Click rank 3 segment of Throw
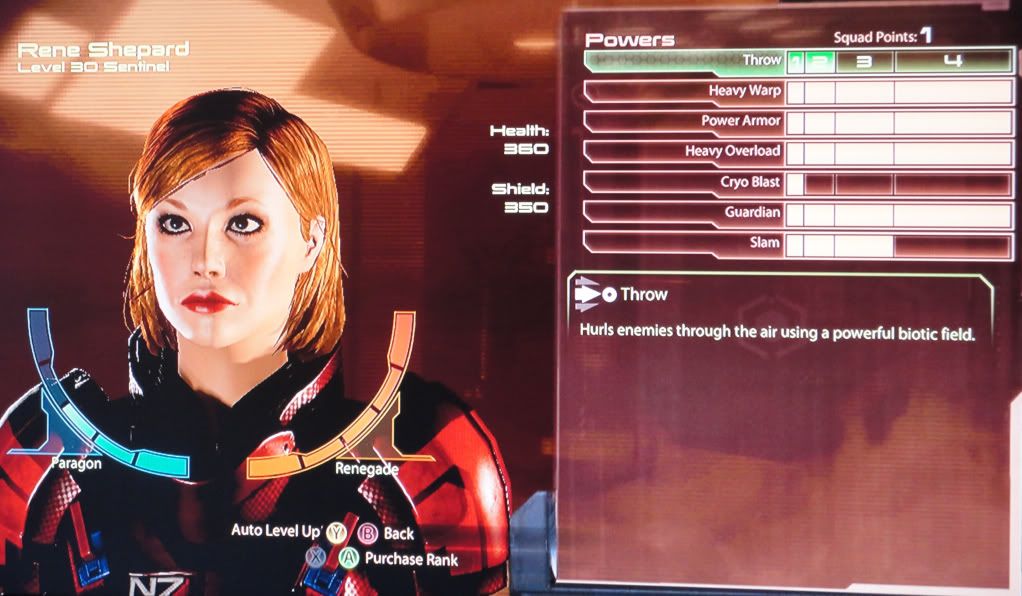Screen dimensions: 1022x596 tap(864, 62)
